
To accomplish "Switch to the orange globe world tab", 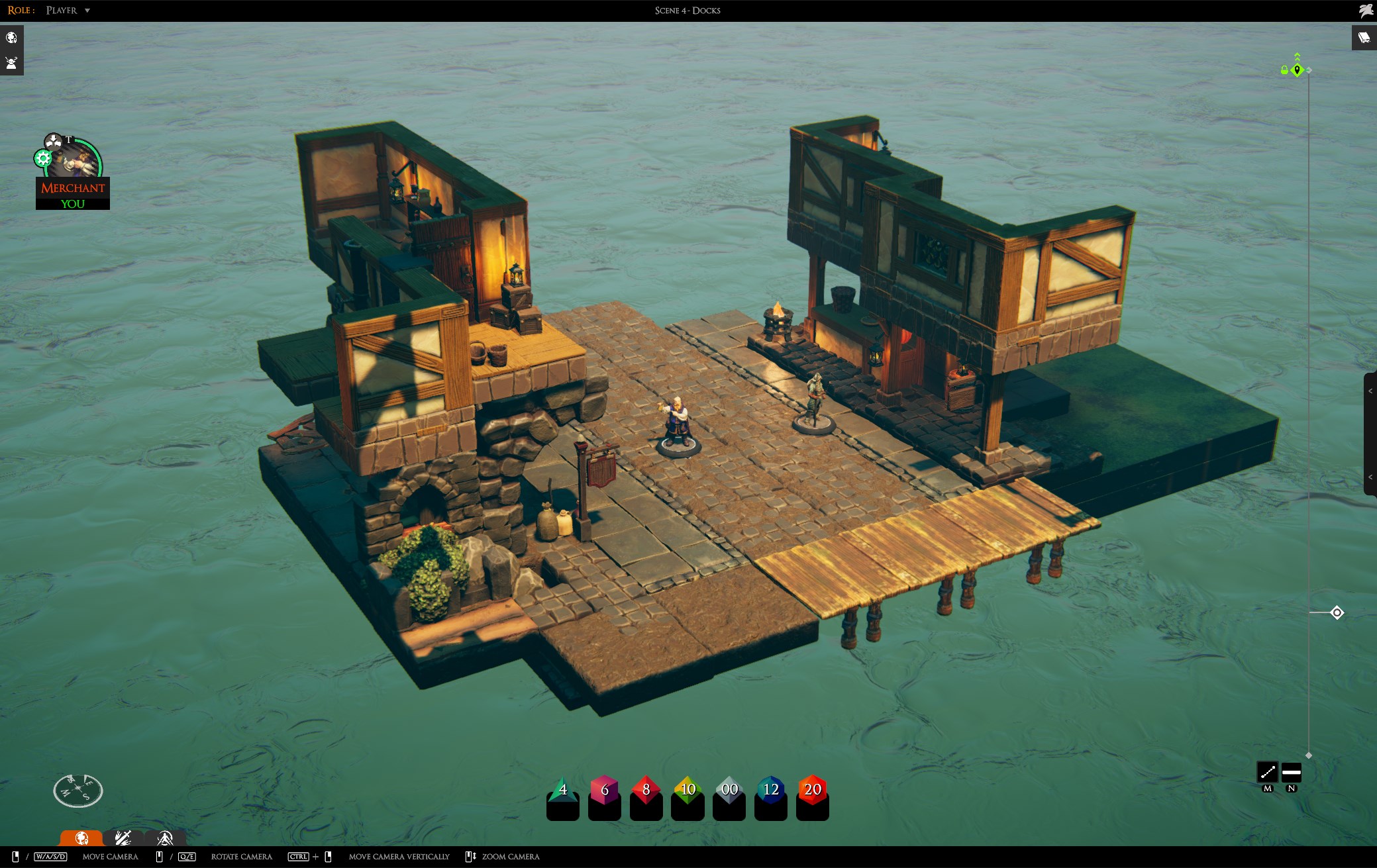I will (x=81, y=838).
